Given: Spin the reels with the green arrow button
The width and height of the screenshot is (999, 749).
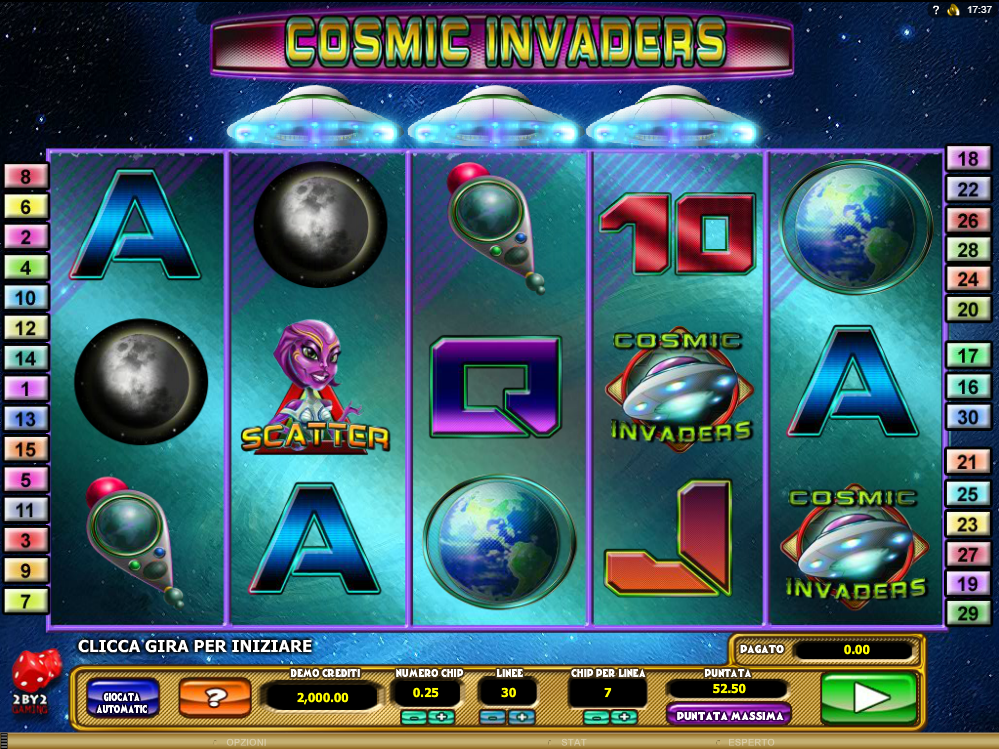Looking at the screenshot, I should click(x=868, y=697).
